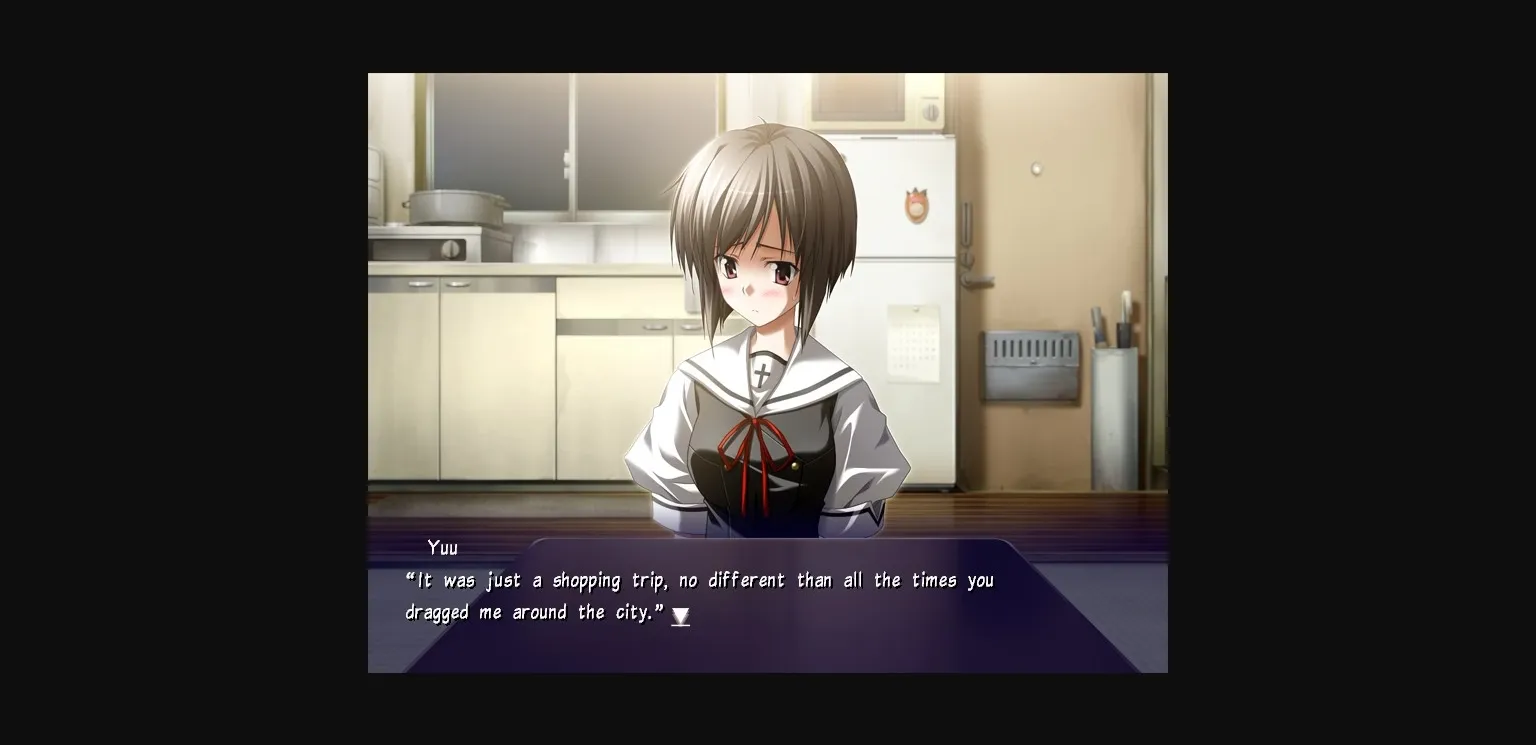The width and height of the screenshot is (1536, 745).
Task: Click the large pot on the shelf
Action: pos(452,207)
